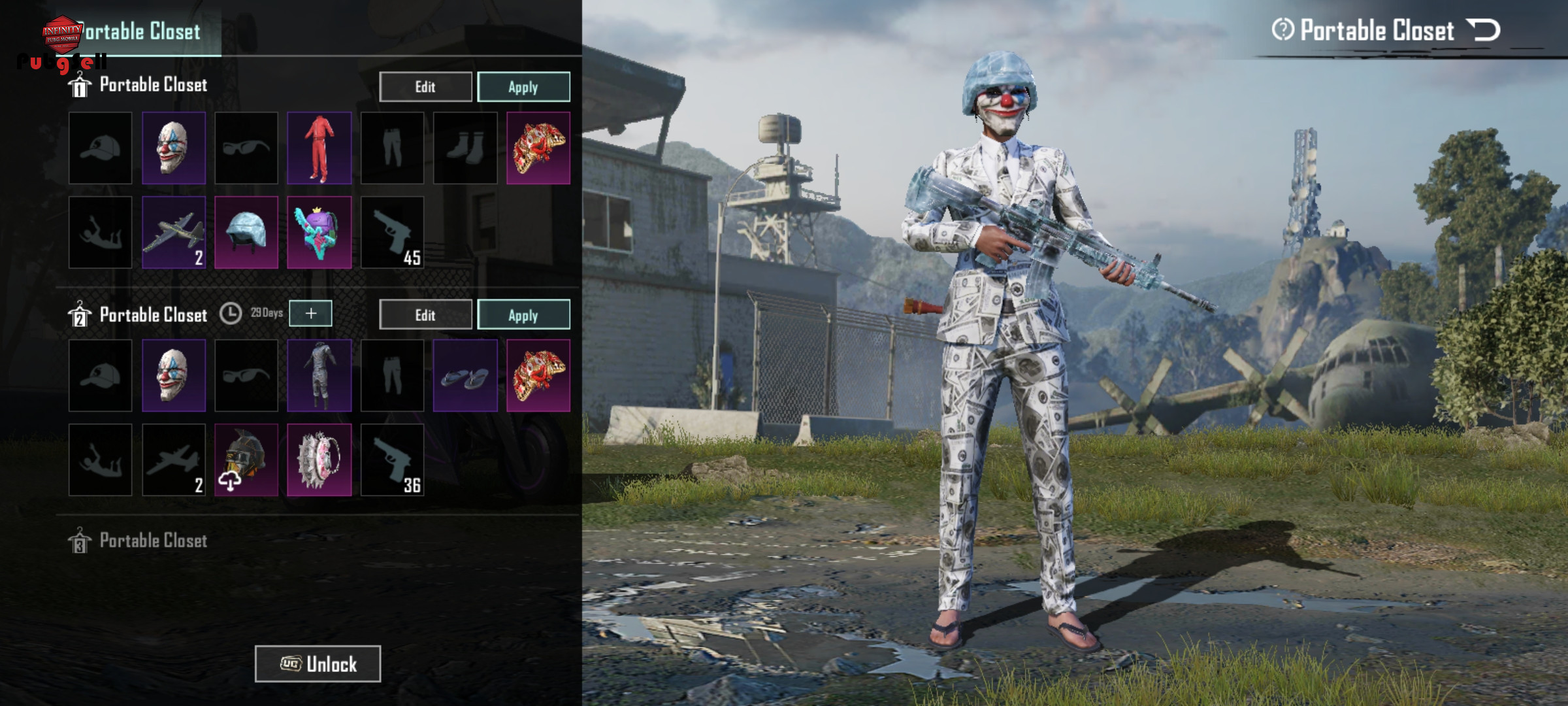The width and height of the screenshot is (1568, 706).
Task: Select the gray outfit slot in closet two
Action: 319,376
